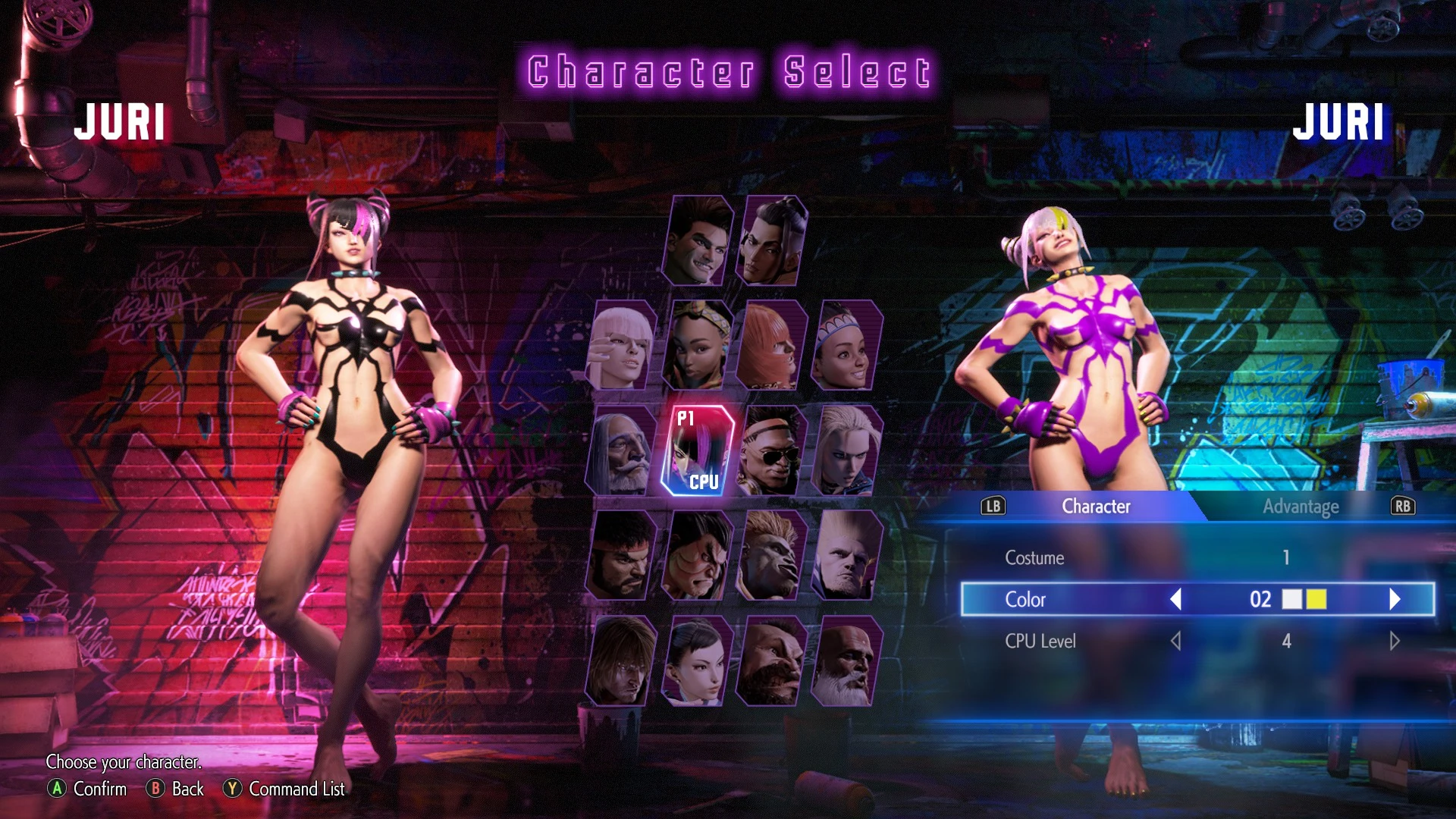This screenshot has height=819, width=1456.
Task: Click the Color left arrow
Action: [x=1178, y=600]
